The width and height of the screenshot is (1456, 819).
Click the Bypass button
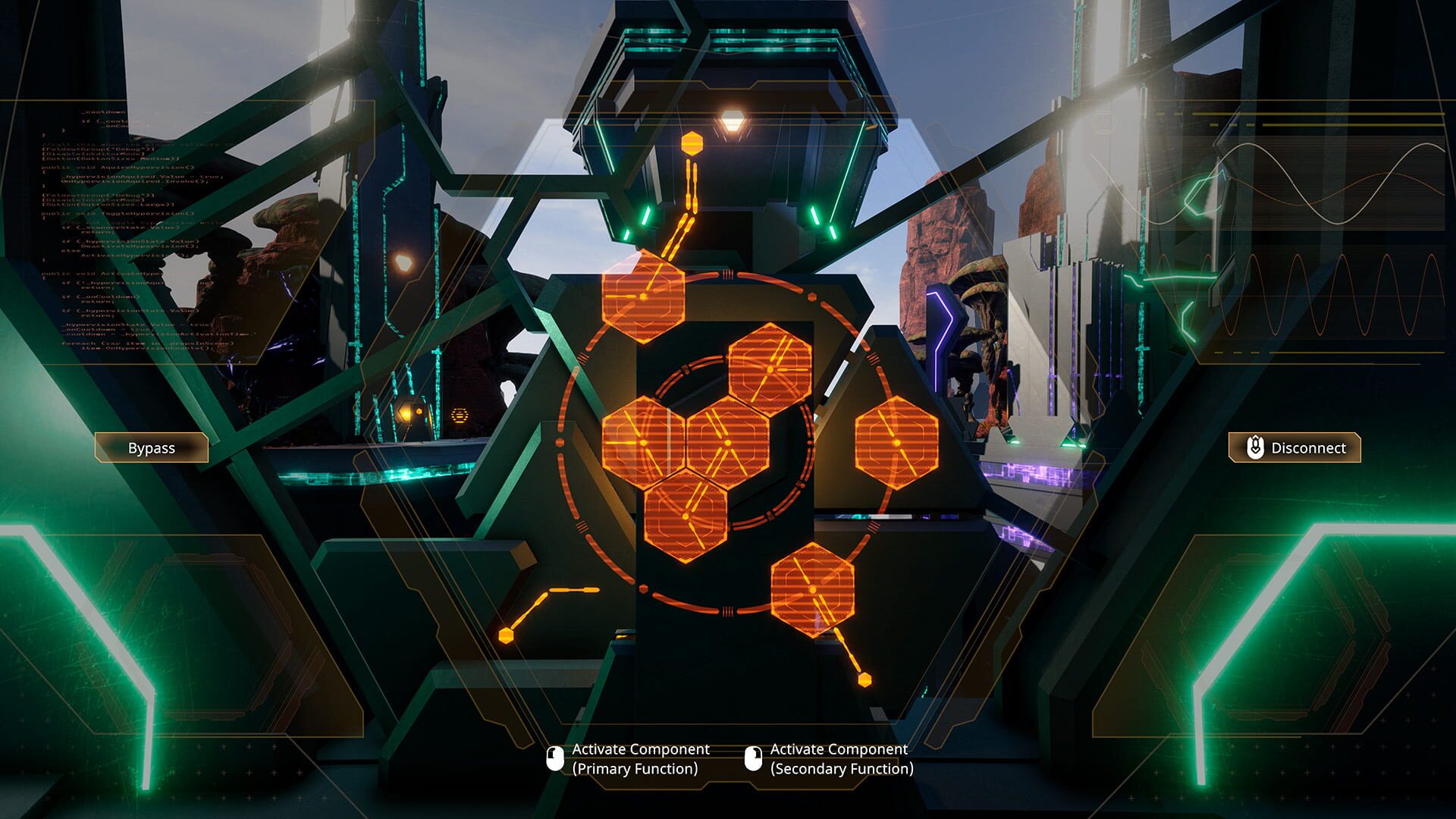point(152,448)
